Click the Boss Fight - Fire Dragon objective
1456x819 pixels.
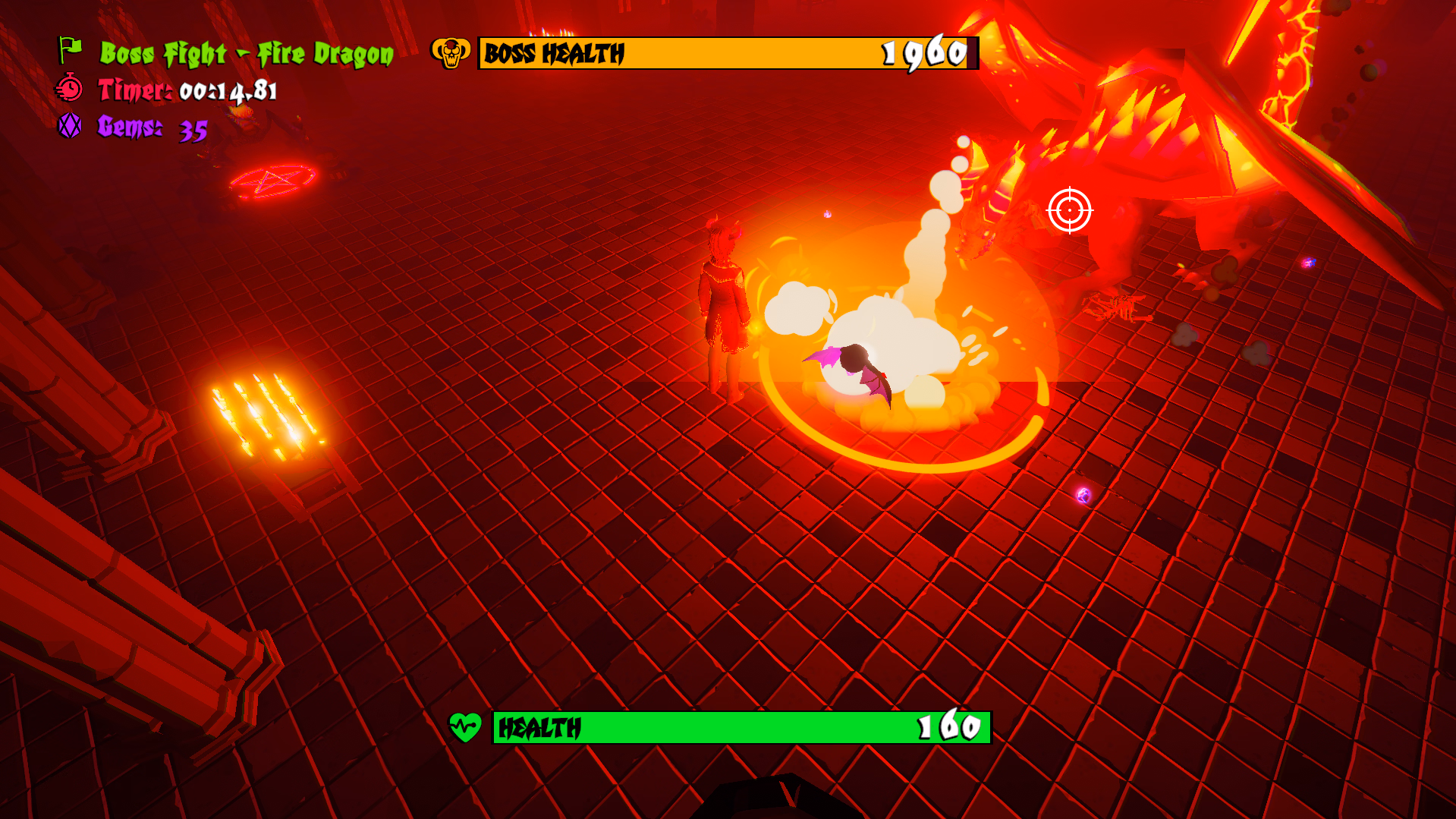(247, 54)
